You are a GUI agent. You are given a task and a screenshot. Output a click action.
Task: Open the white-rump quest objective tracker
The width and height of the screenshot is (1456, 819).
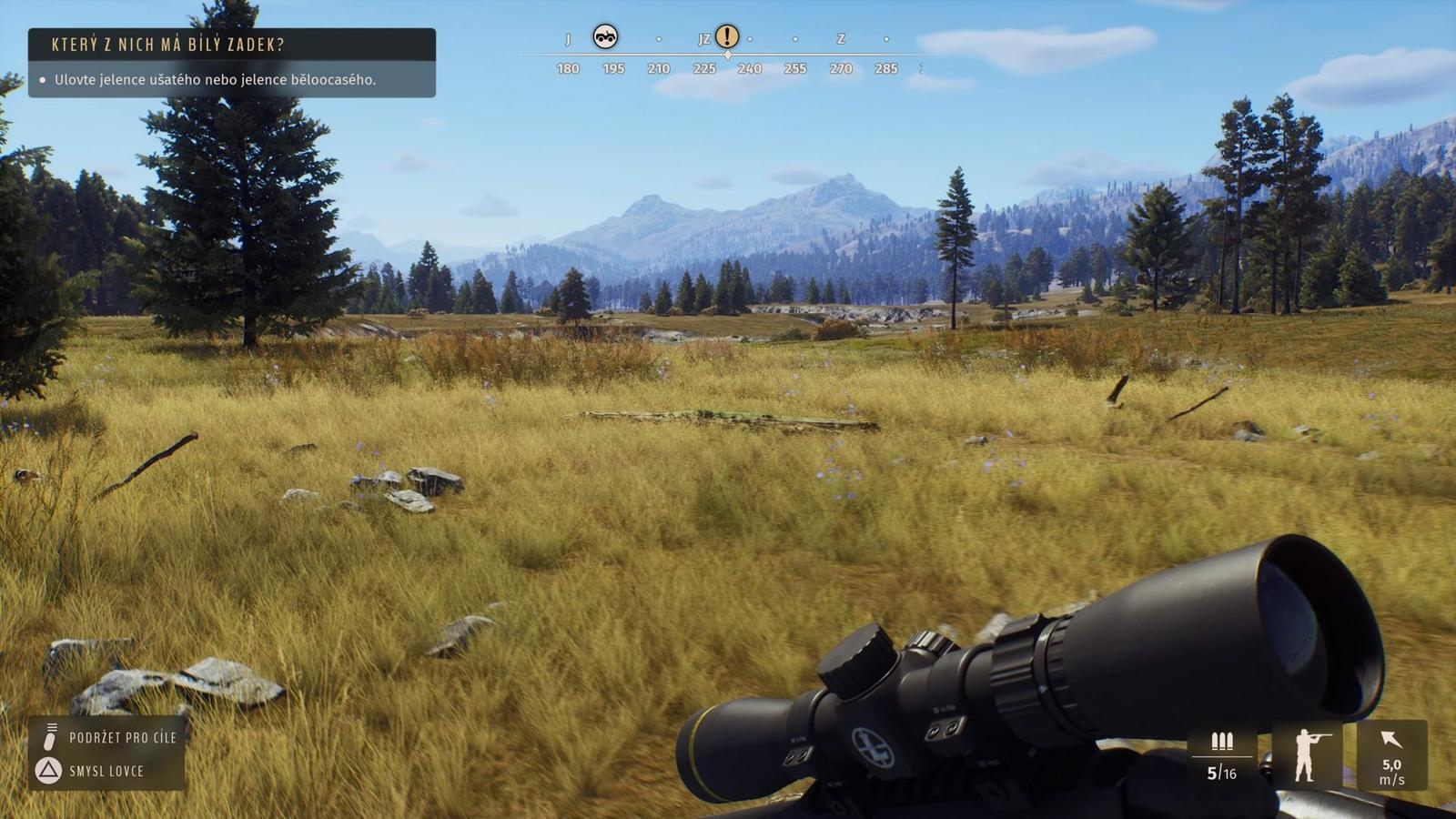(231, 62)
